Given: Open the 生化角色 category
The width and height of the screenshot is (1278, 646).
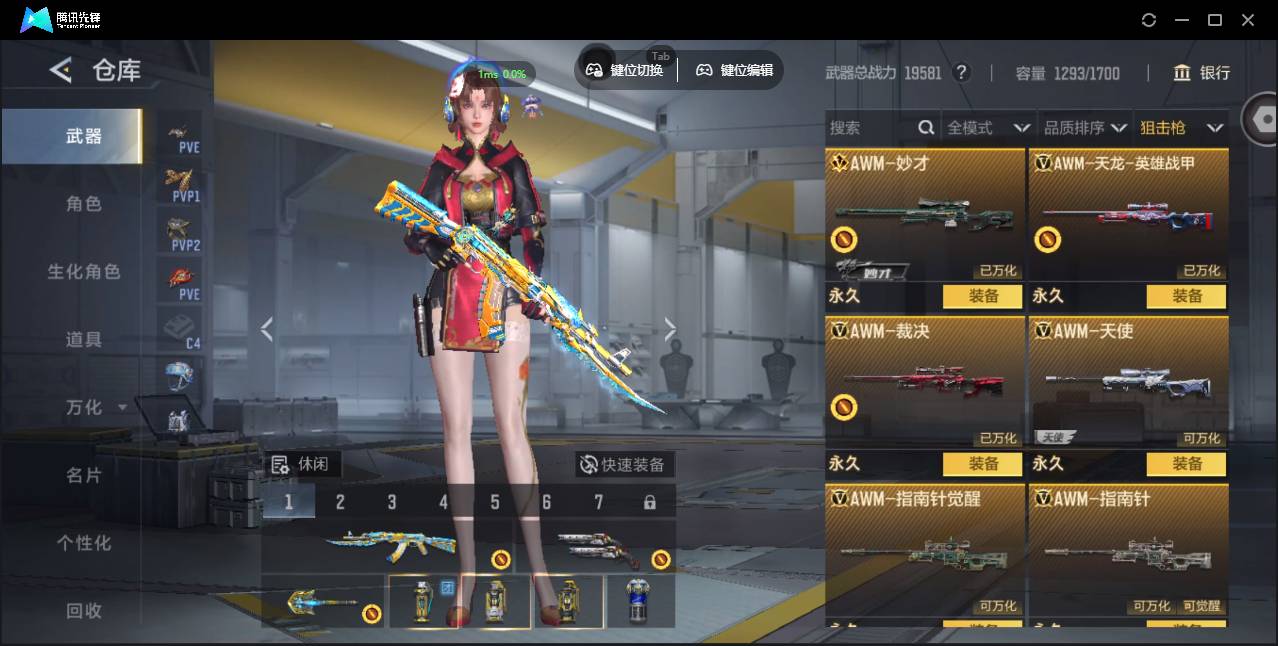Looking at the screenshot, I should pyautogui.click(x=84, y=272).
